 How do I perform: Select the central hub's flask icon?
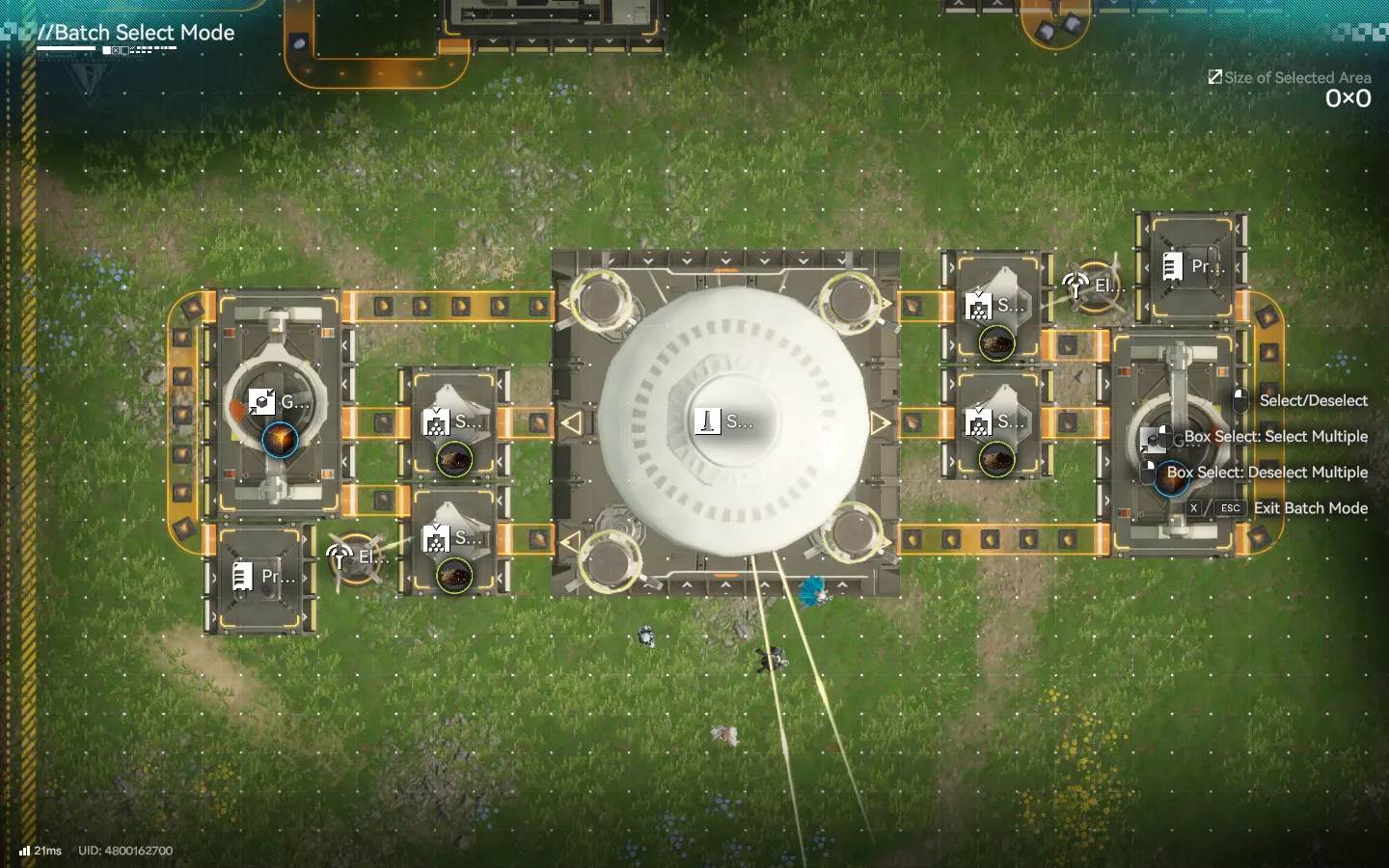click(x=708, y=420)
